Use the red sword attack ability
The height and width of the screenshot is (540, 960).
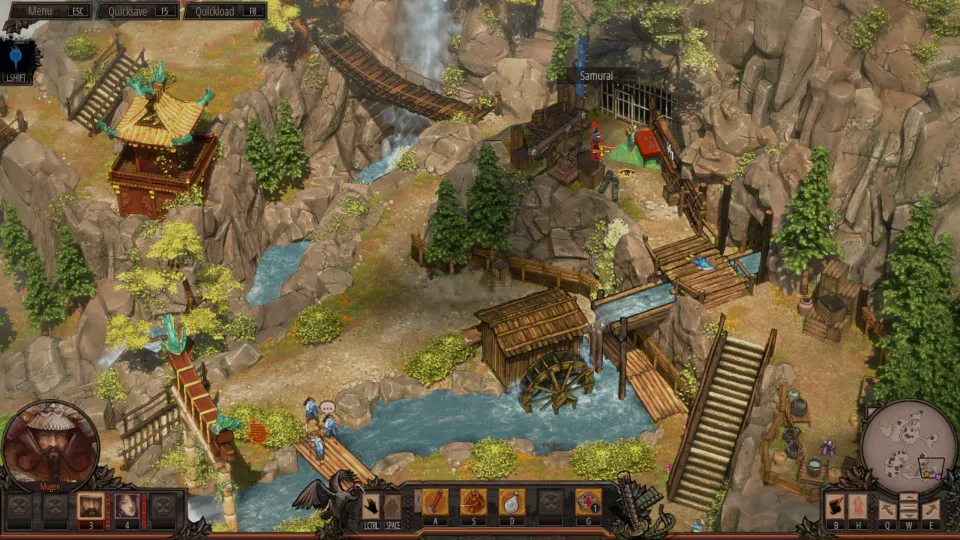436,502
